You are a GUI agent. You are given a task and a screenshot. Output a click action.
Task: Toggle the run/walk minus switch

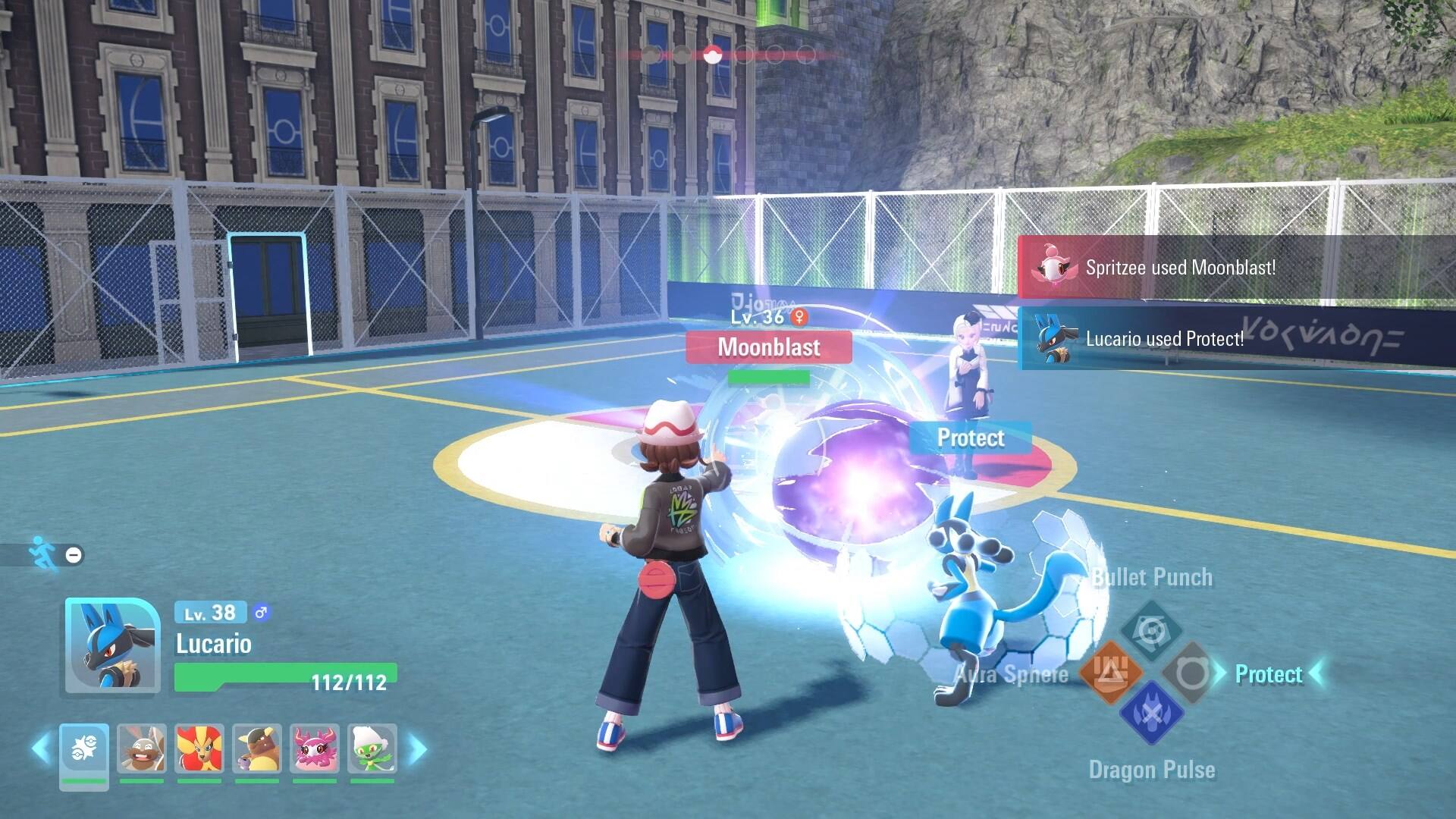pos(73,556)
